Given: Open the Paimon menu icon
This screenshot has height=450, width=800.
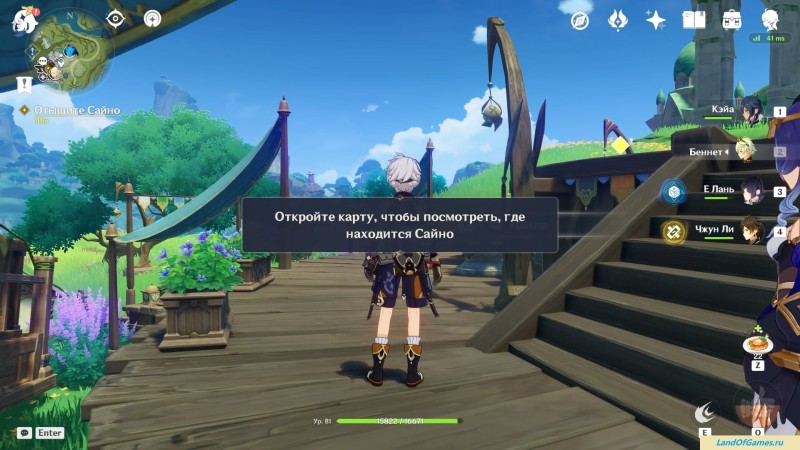Looking at the screenshot, I should point(24,20).
